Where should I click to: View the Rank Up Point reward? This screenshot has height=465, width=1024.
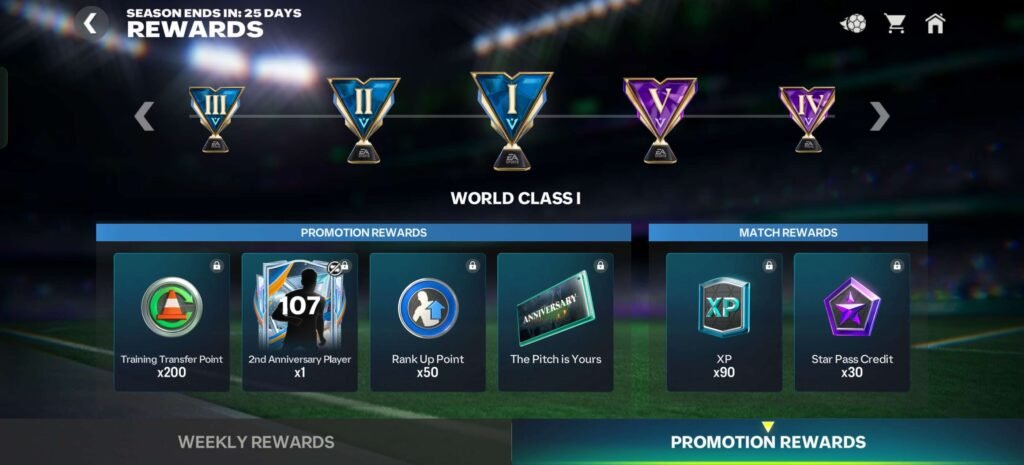point(428,321)
